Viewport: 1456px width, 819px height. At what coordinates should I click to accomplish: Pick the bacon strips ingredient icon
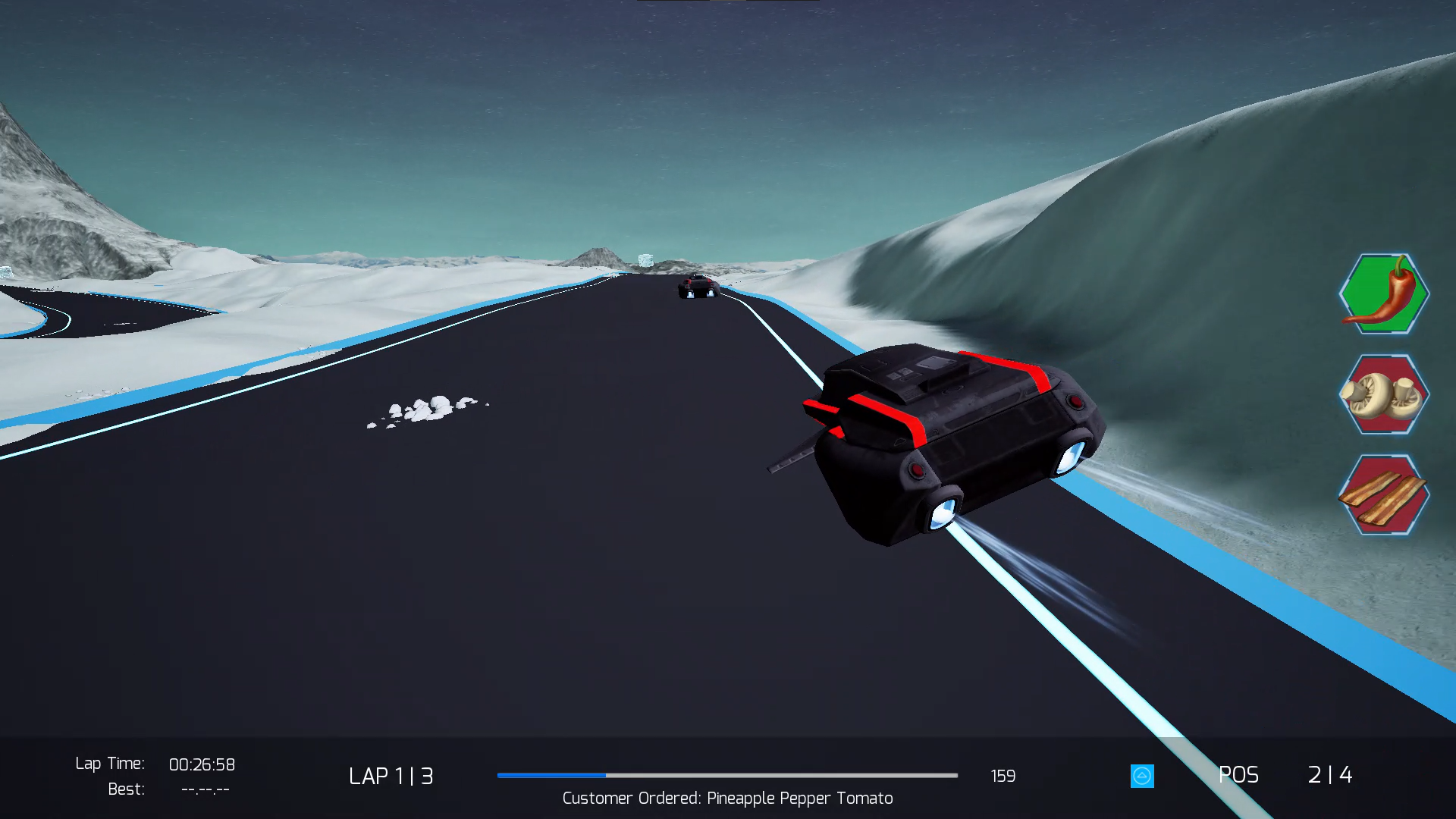click(1384, 495)
